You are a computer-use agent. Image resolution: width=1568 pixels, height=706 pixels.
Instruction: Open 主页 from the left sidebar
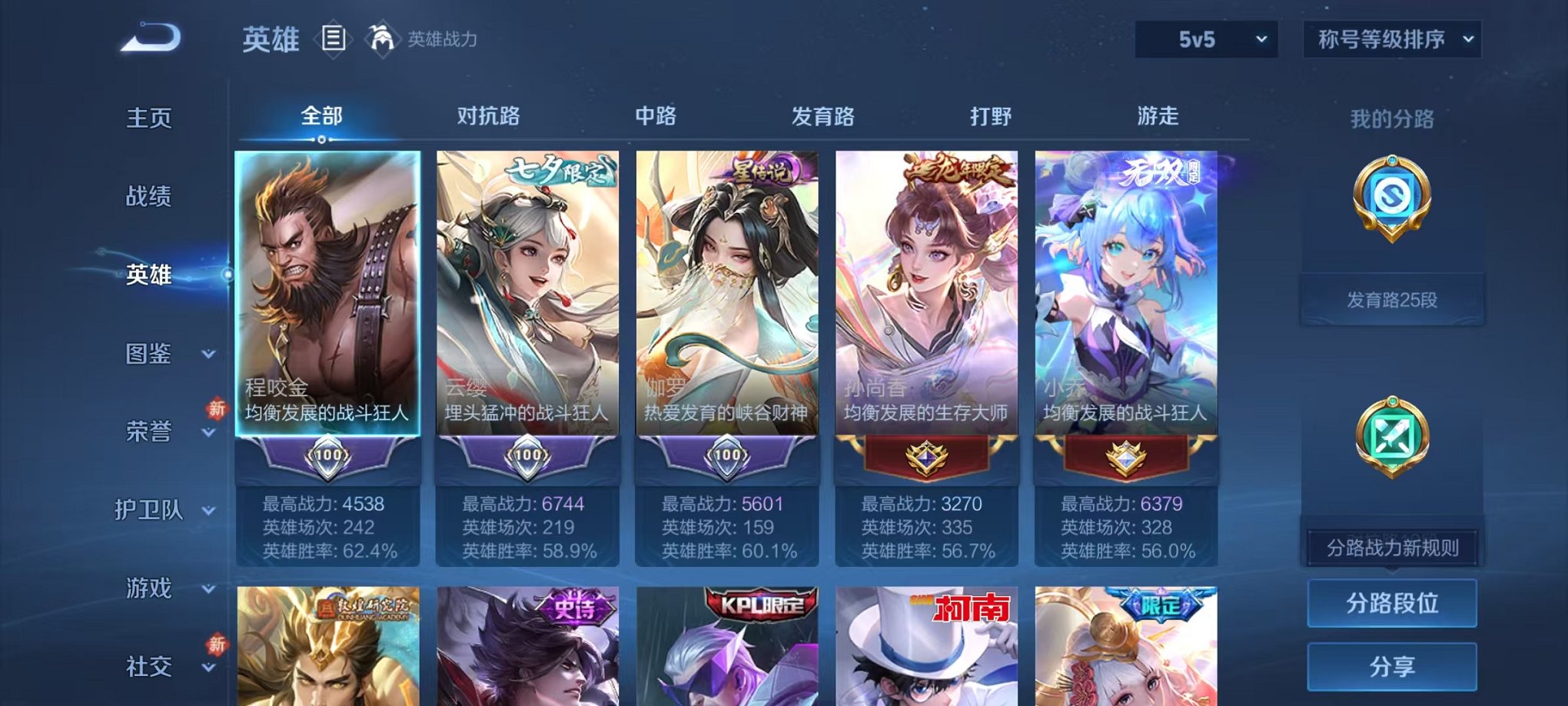(x=148, y=117)
